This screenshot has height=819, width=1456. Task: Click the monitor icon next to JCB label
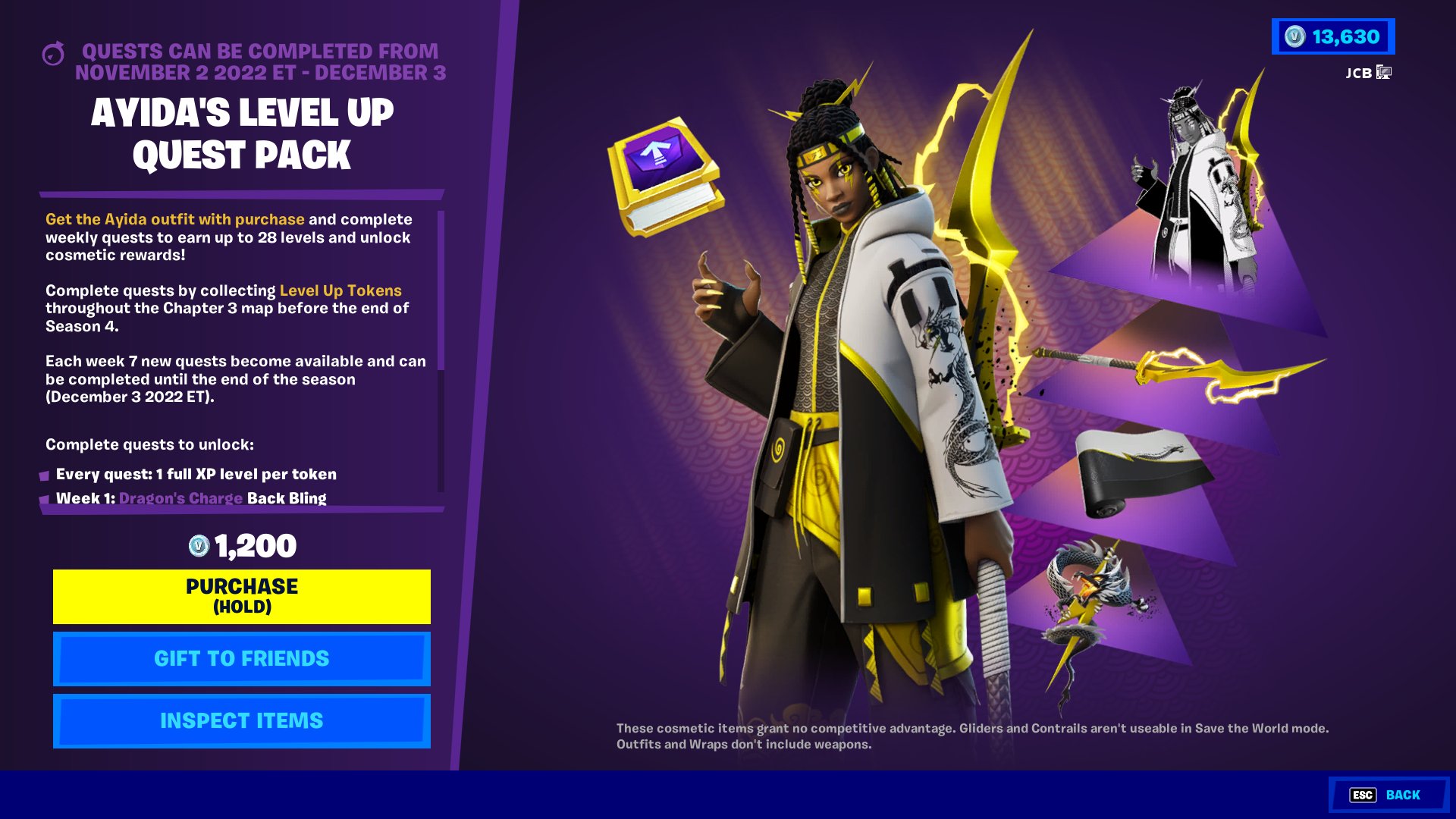coord(1384,74)
